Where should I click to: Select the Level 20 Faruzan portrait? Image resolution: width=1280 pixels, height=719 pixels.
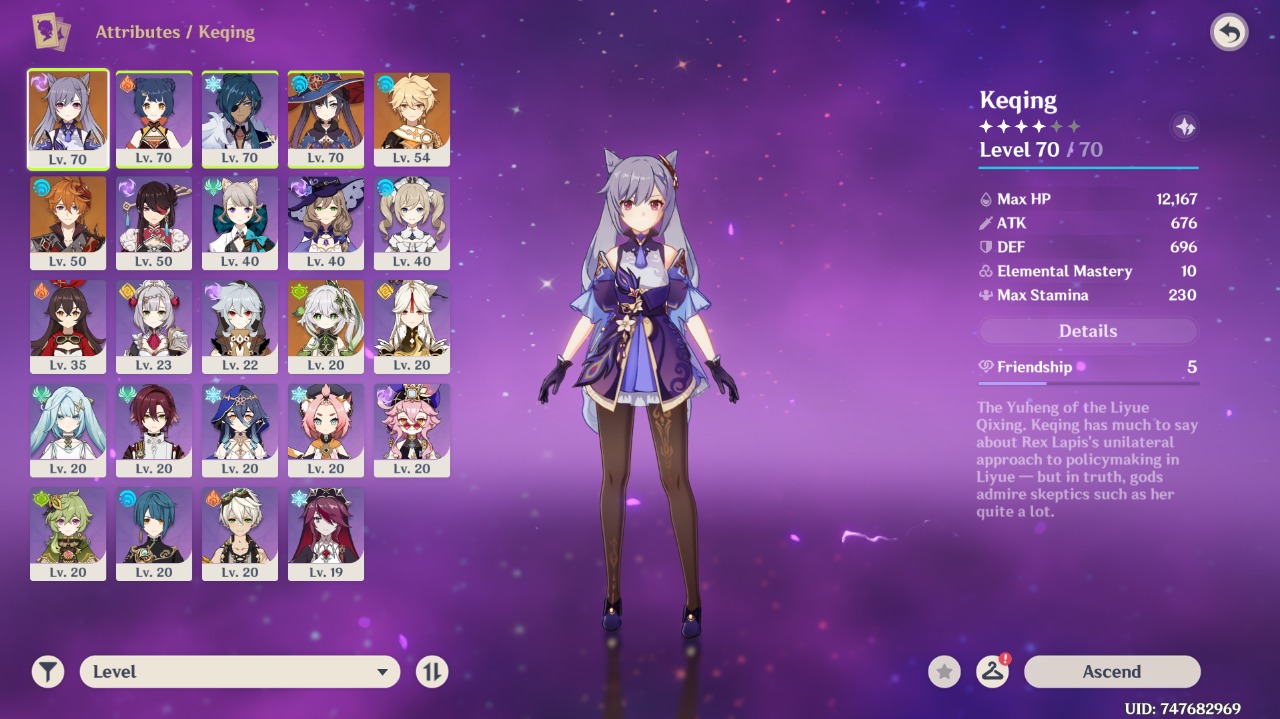pyautogui.click(x=68, y=430)
